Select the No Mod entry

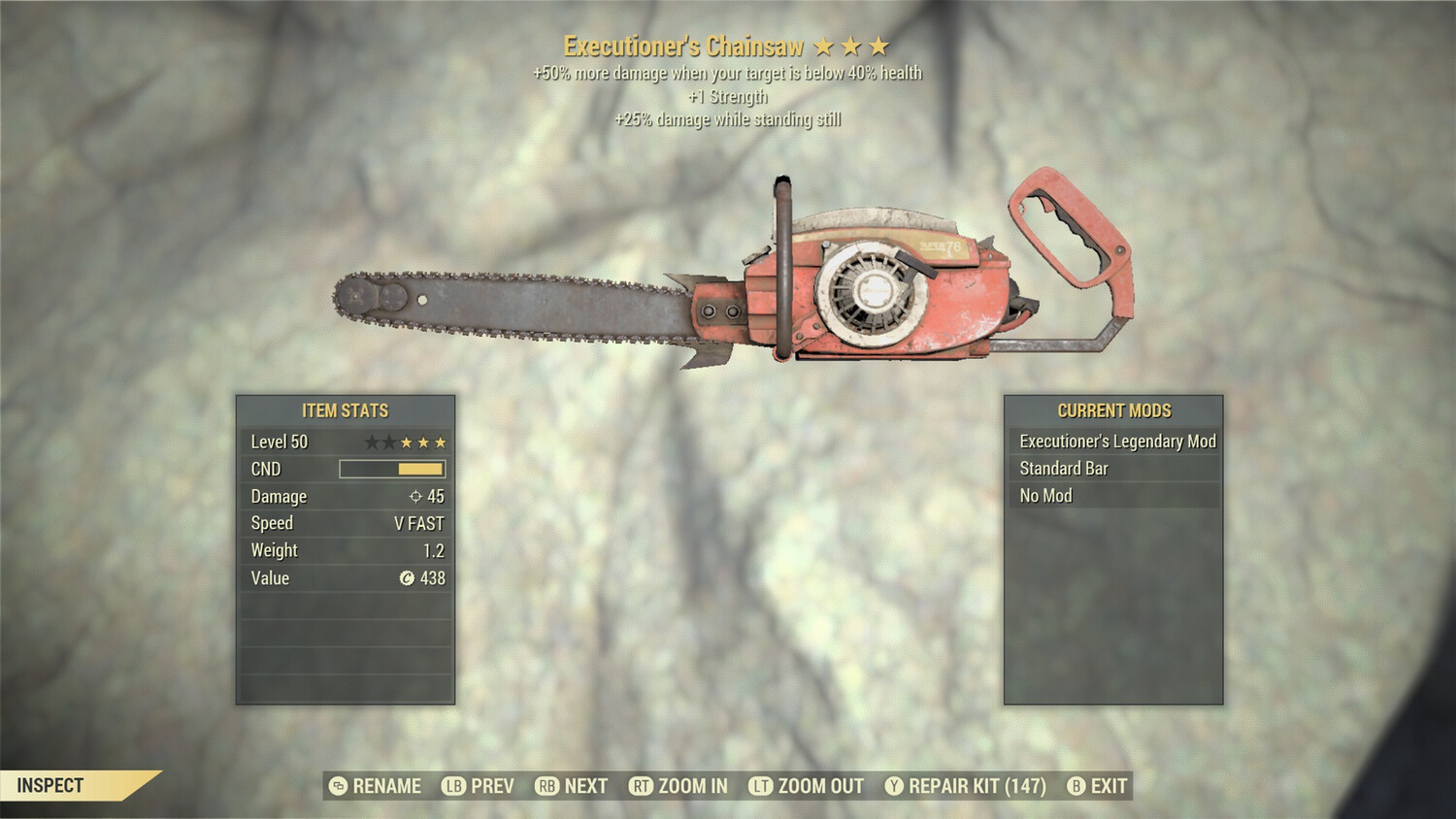pos(1115,495)
